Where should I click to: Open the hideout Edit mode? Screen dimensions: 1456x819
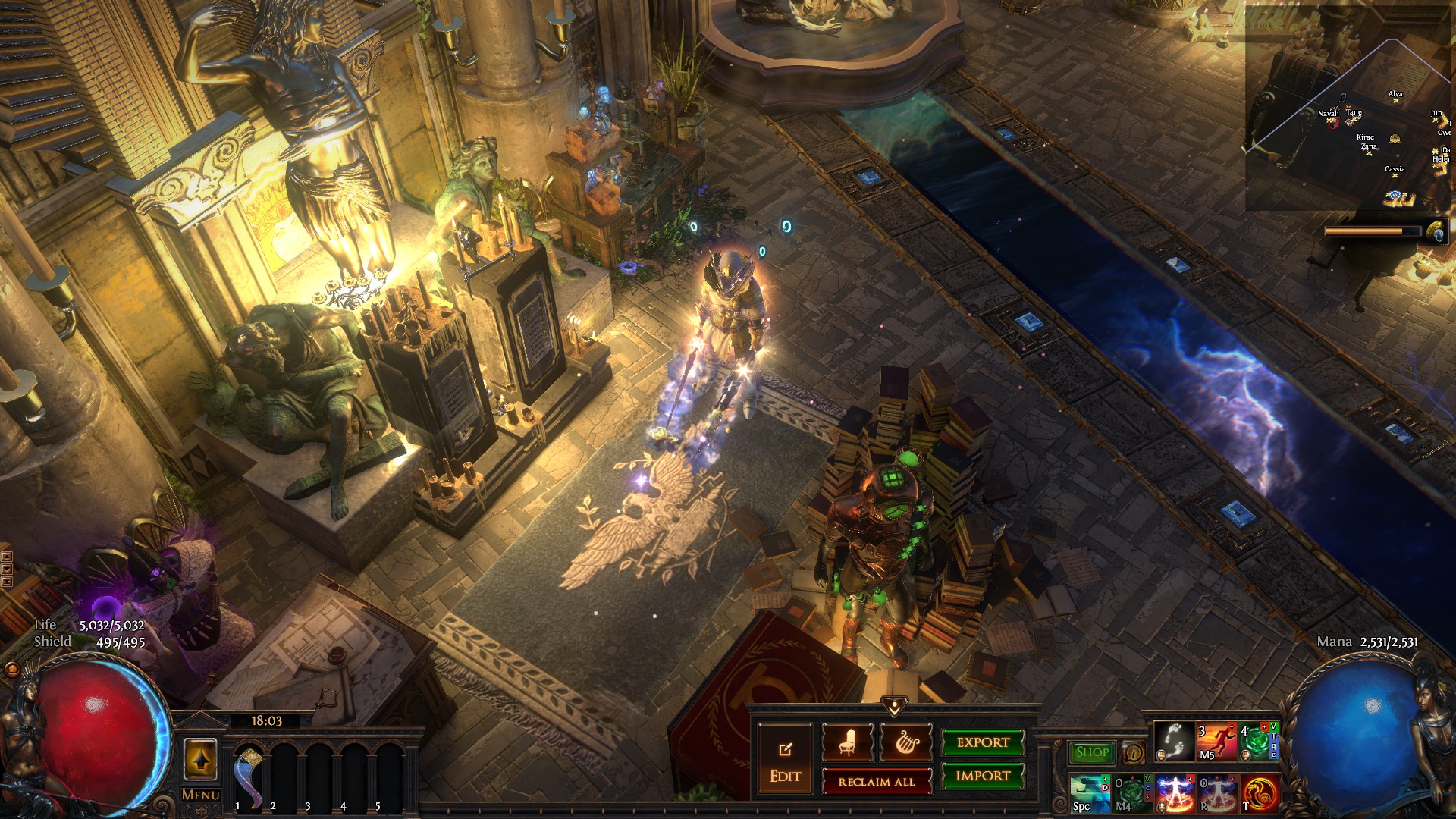pos(785,760)
